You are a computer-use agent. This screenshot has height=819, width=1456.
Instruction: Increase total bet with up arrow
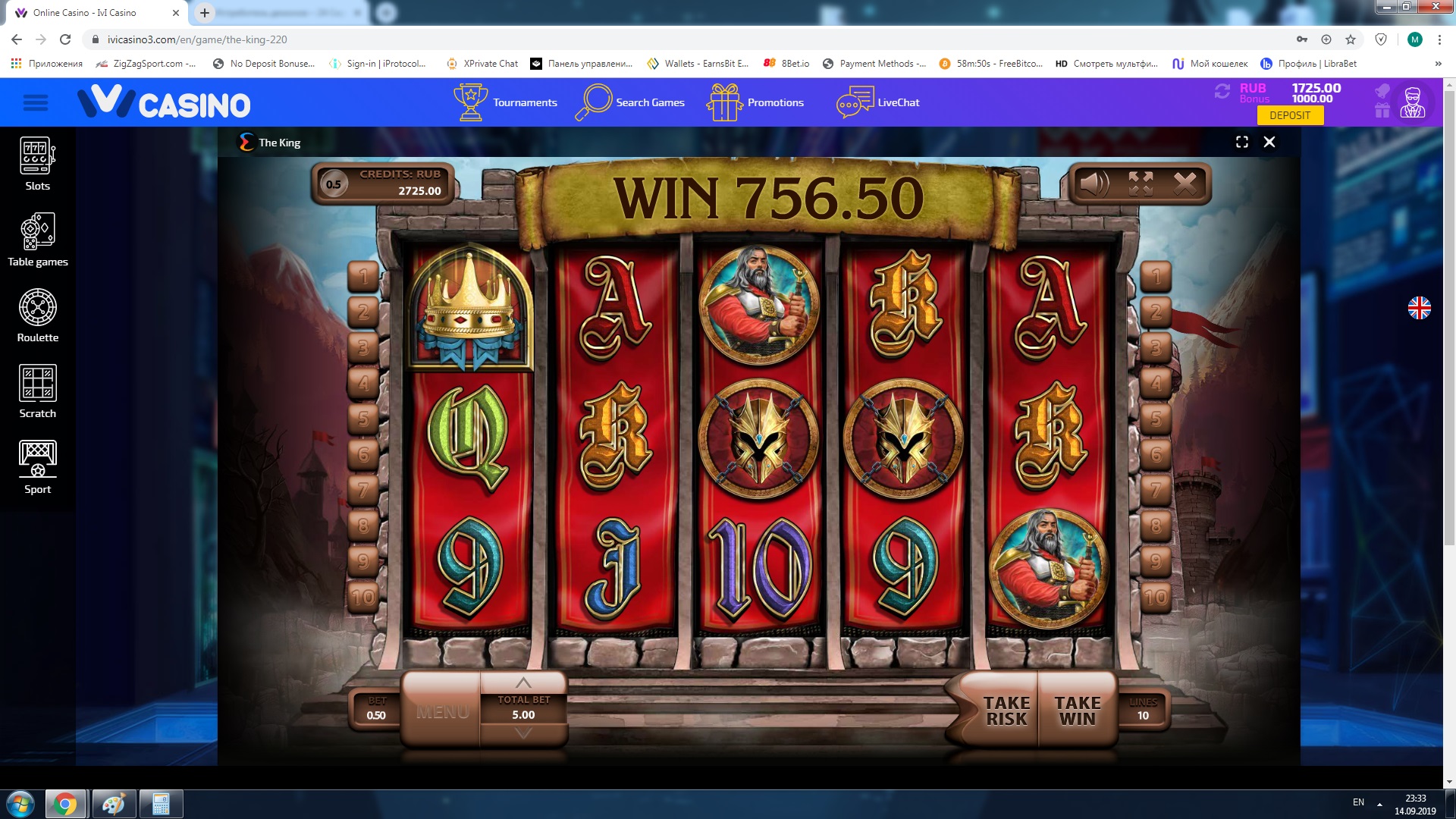pos(523,683)
